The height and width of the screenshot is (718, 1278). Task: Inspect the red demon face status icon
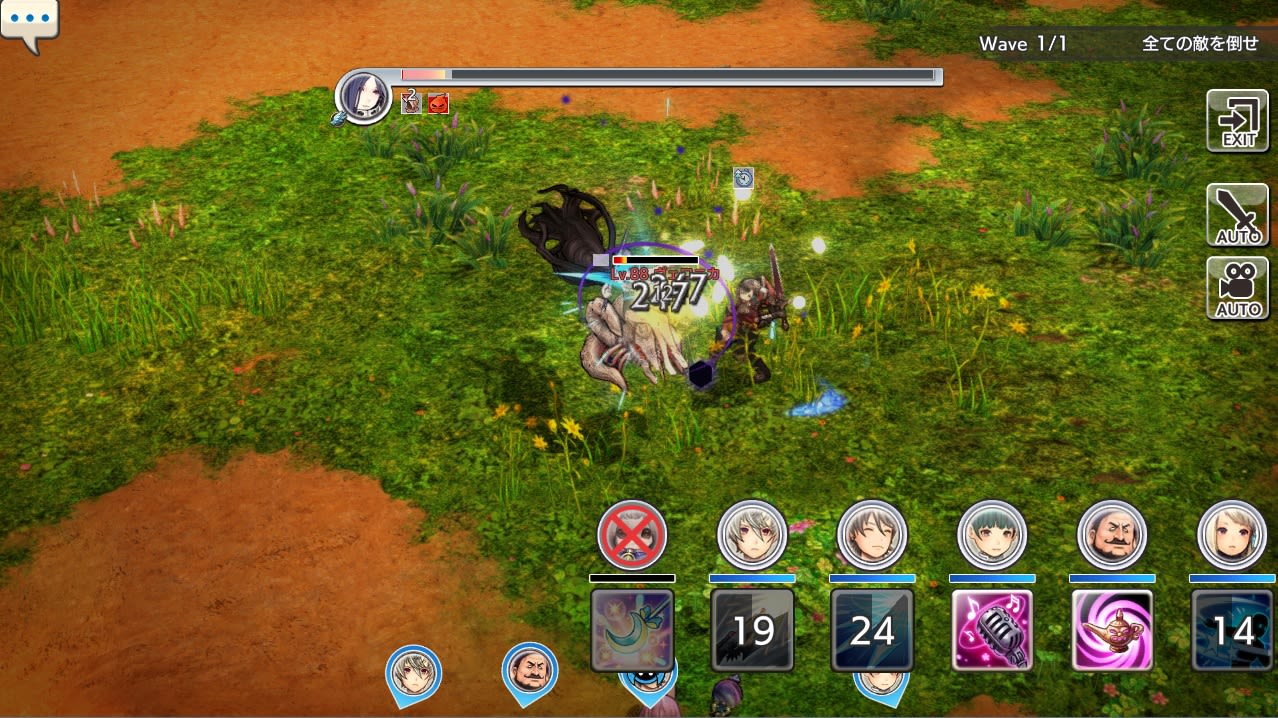point(438,103)
